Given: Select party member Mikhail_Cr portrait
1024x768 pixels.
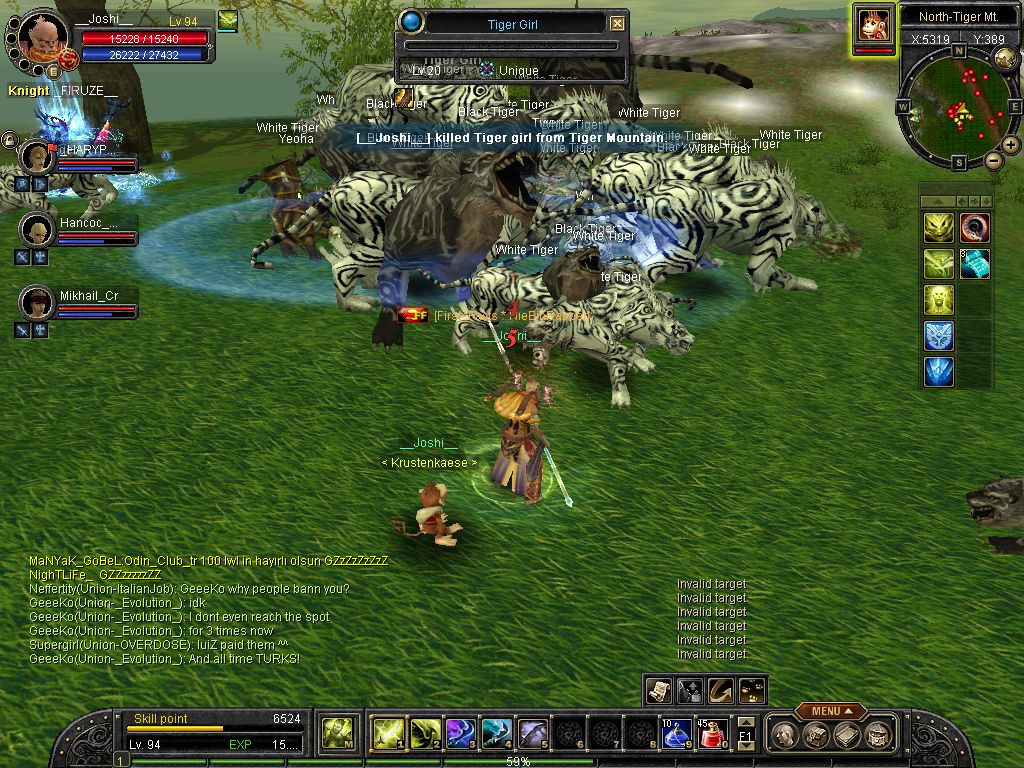Looking at the screenshot, I should point(37,301).
